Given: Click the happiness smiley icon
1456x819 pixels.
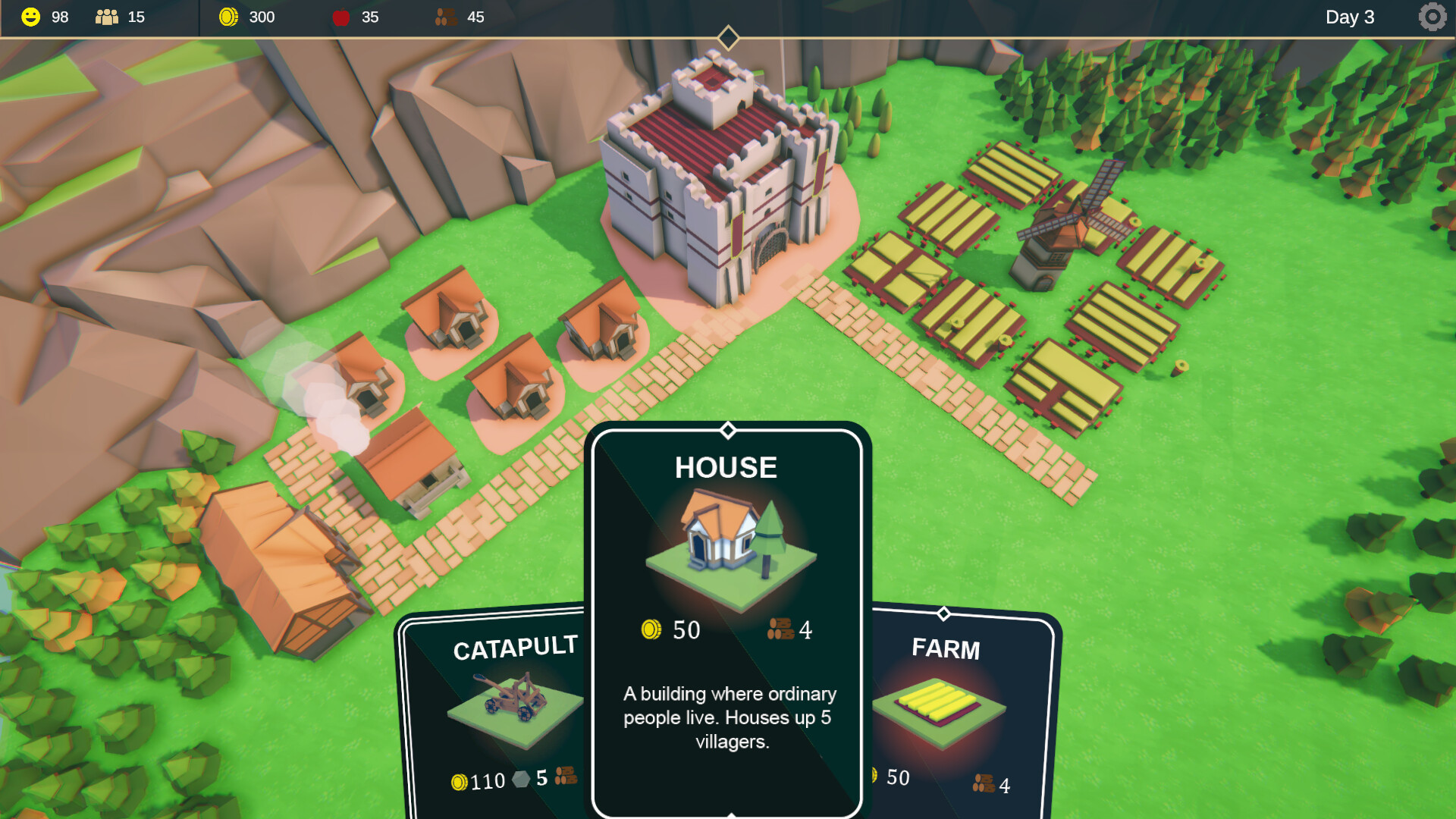Looking at the screenshot, I should coord(30,17).
